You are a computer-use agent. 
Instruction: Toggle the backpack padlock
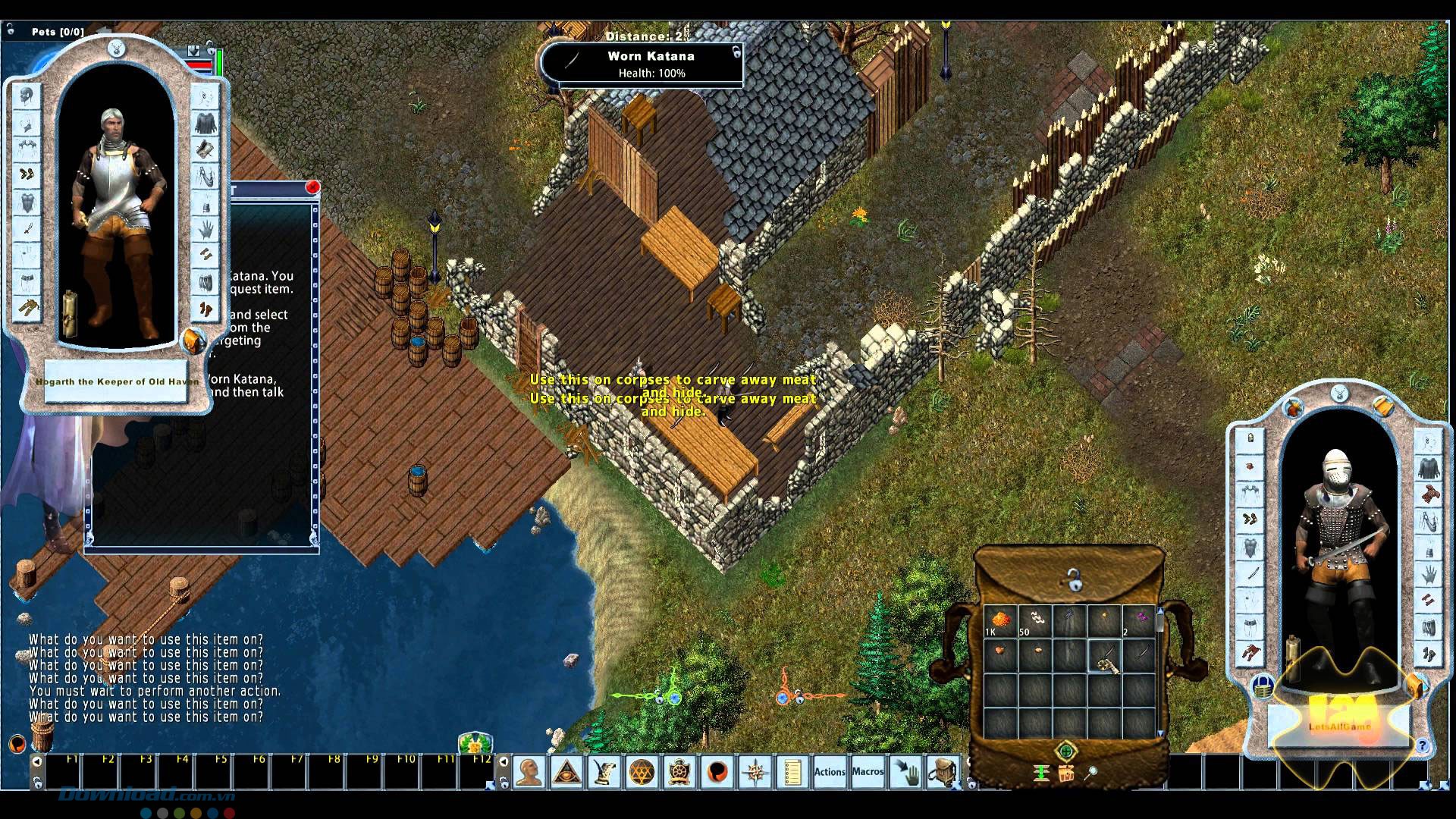tap(1073, 582)
